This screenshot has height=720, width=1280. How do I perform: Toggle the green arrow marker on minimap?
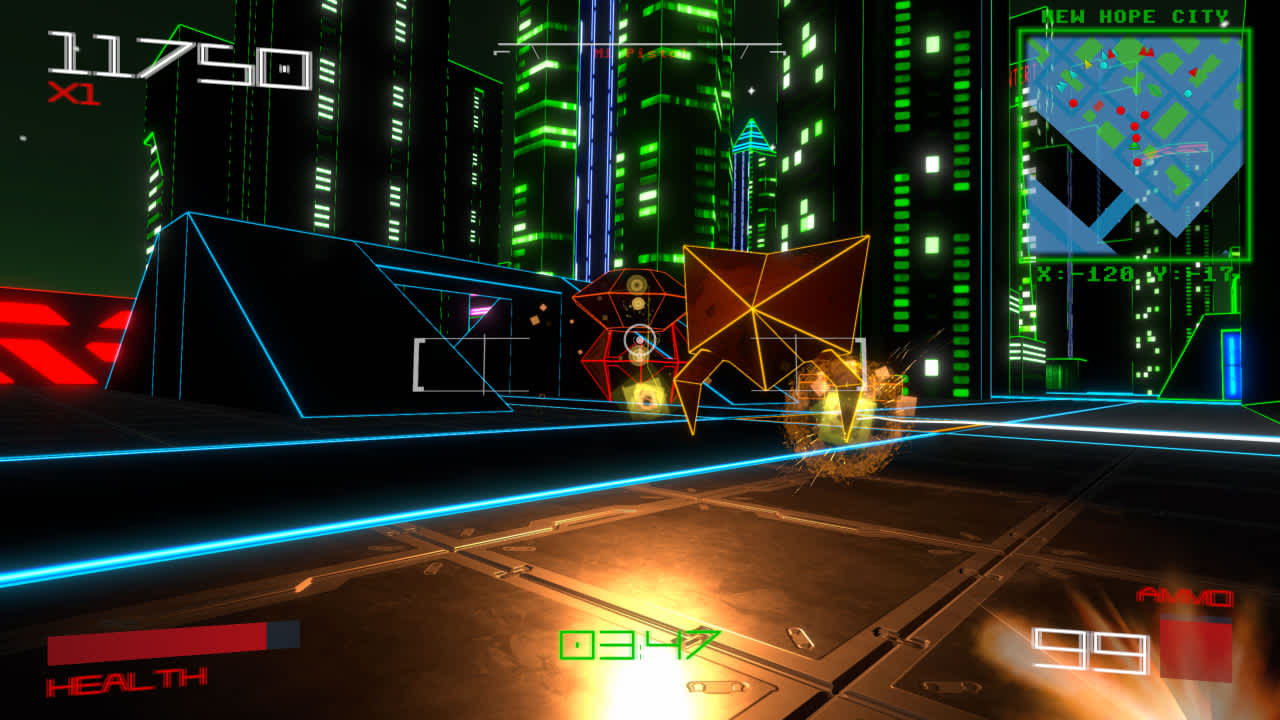point(1133,147)
